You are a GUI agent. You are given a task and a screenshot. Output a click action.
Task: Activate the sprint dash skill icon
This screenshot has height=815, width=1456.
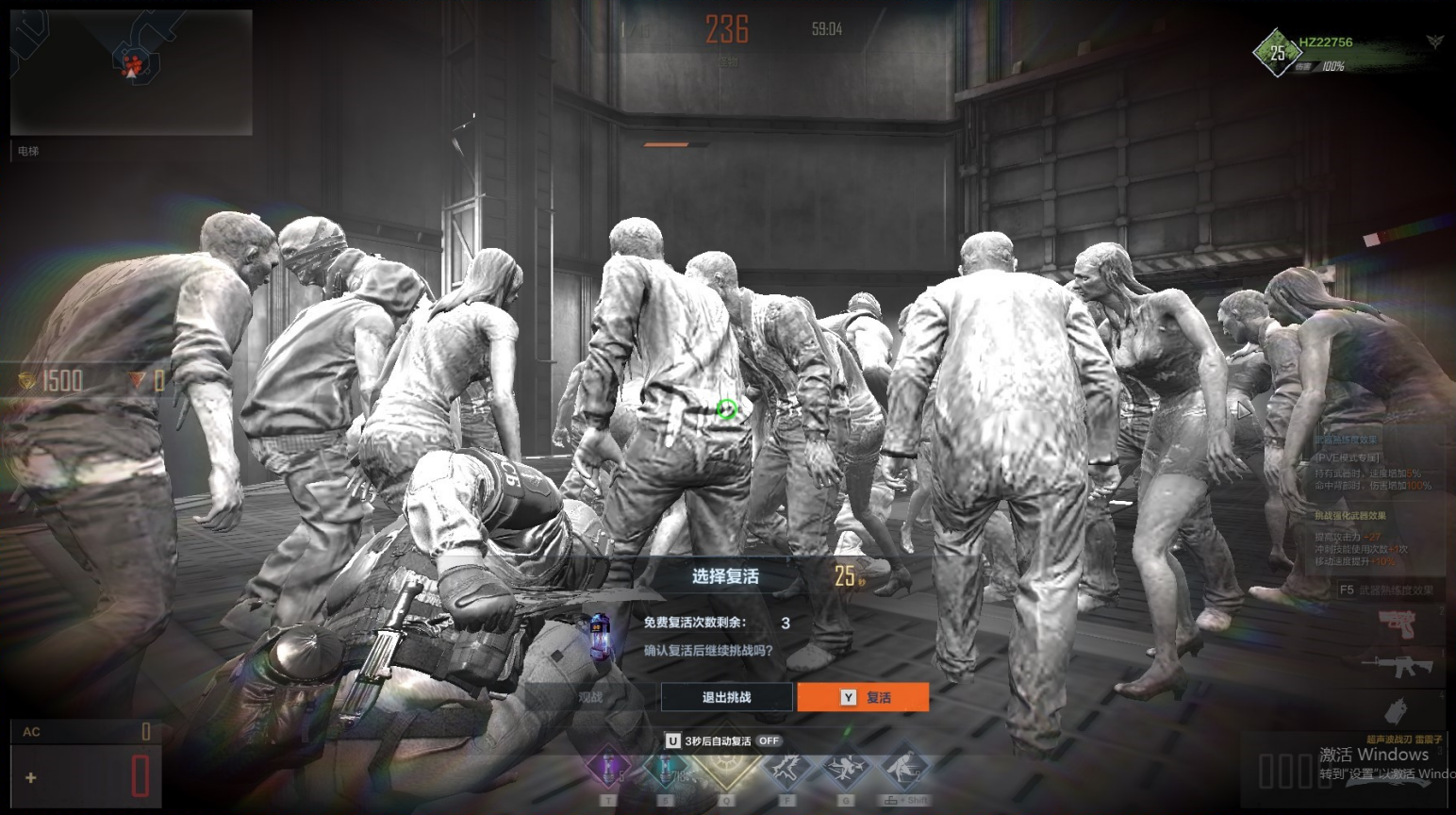click(x=904, y=769)
